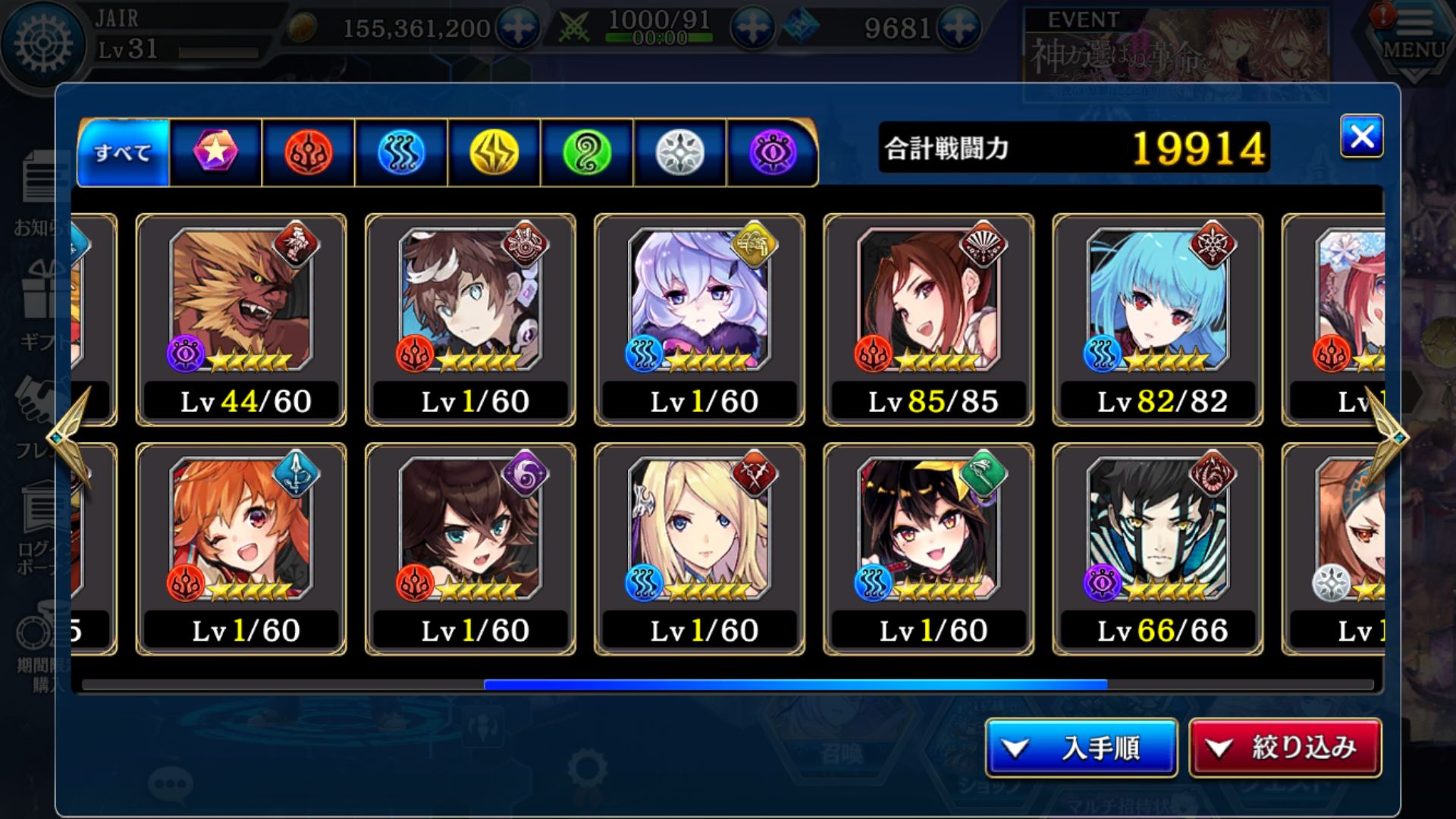Open the 入手順 sort order dropdown
The image size is (1456, 819).
coord(1081,748)
